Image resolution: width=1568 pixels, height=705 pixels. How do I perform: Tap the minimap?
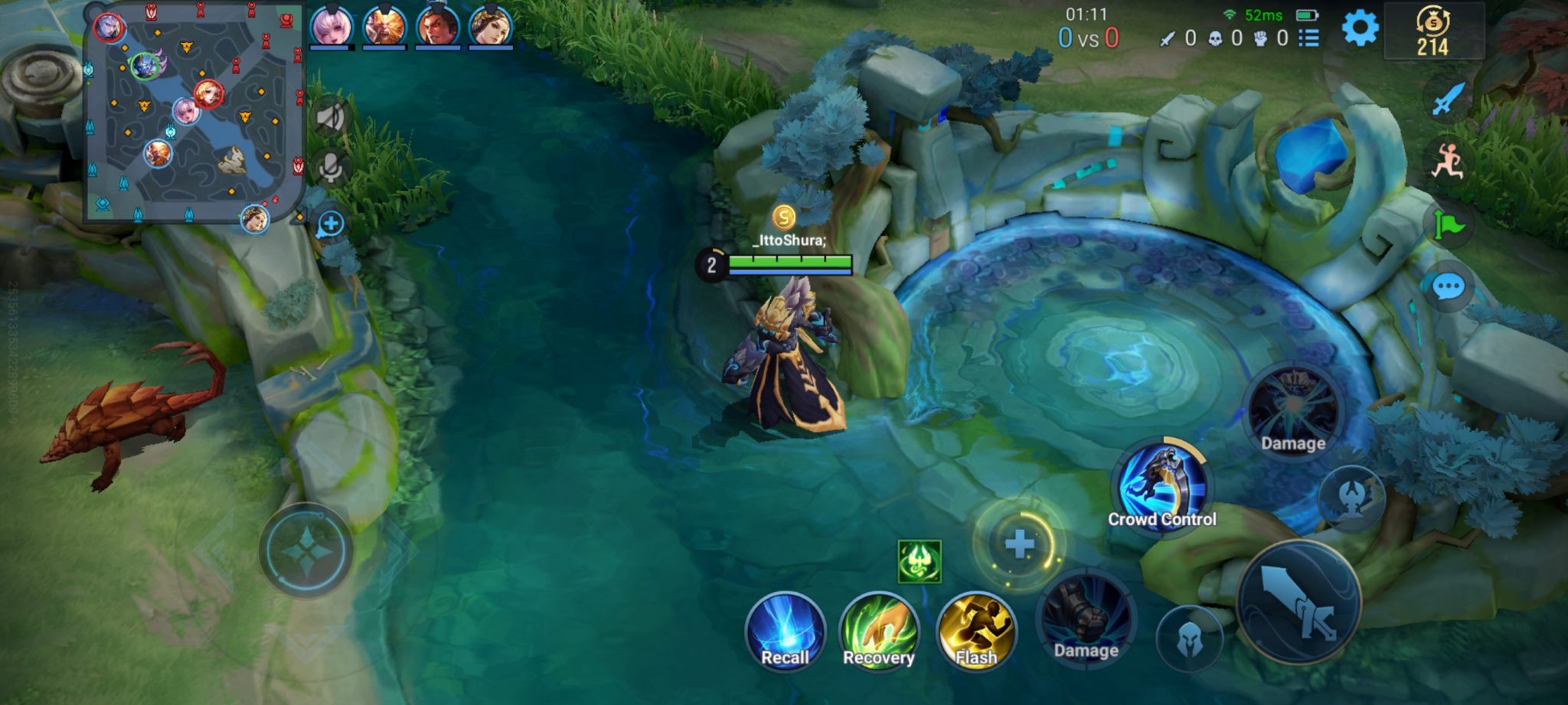pos(191,115)
